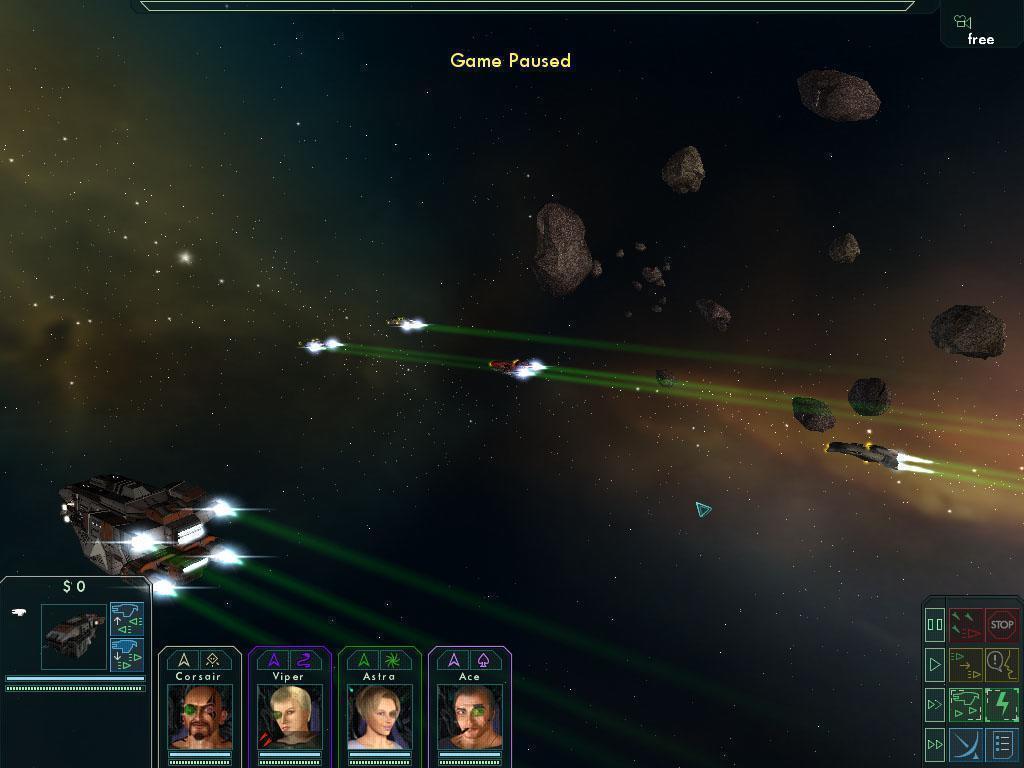1024x768 pixels.
Task: Pick Ace's pilot portrait
Action: coord(470,716)
